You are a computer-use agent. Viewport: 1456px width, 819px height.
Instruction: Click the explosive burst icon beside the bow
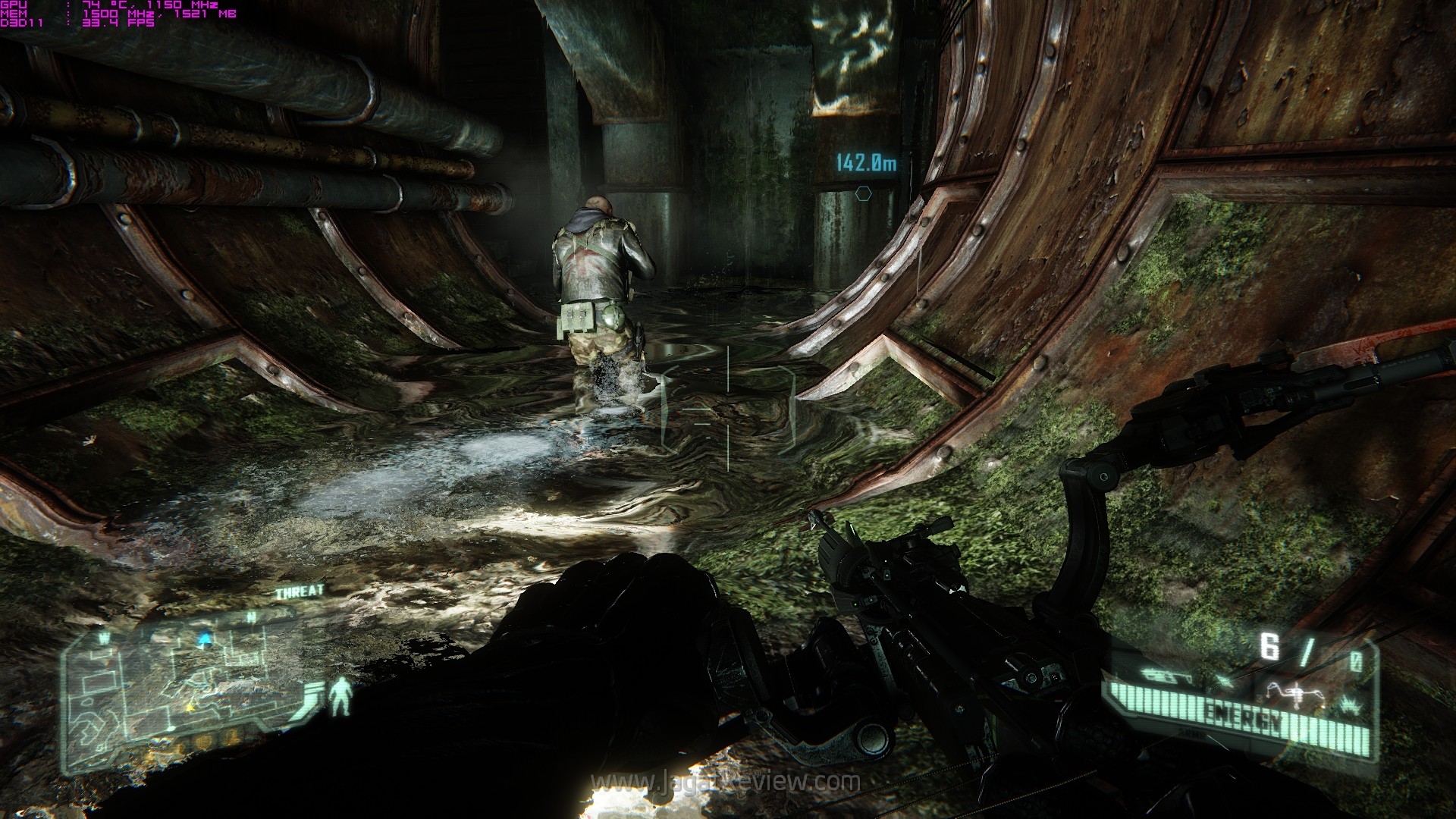pyautogui.click(x=1350, y=705)
